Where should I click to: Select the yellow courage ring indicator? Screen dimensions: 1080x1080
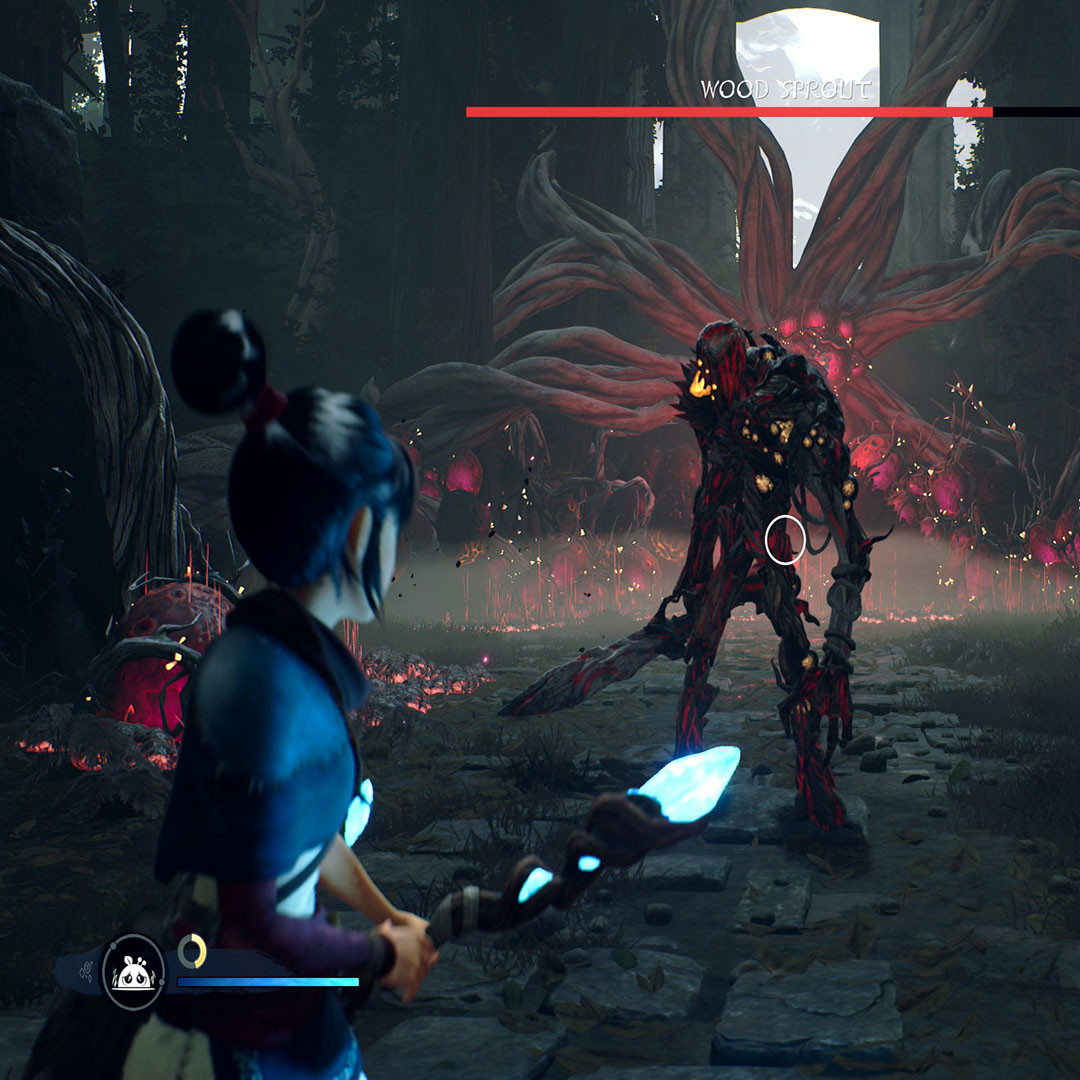tap(192, 950)
